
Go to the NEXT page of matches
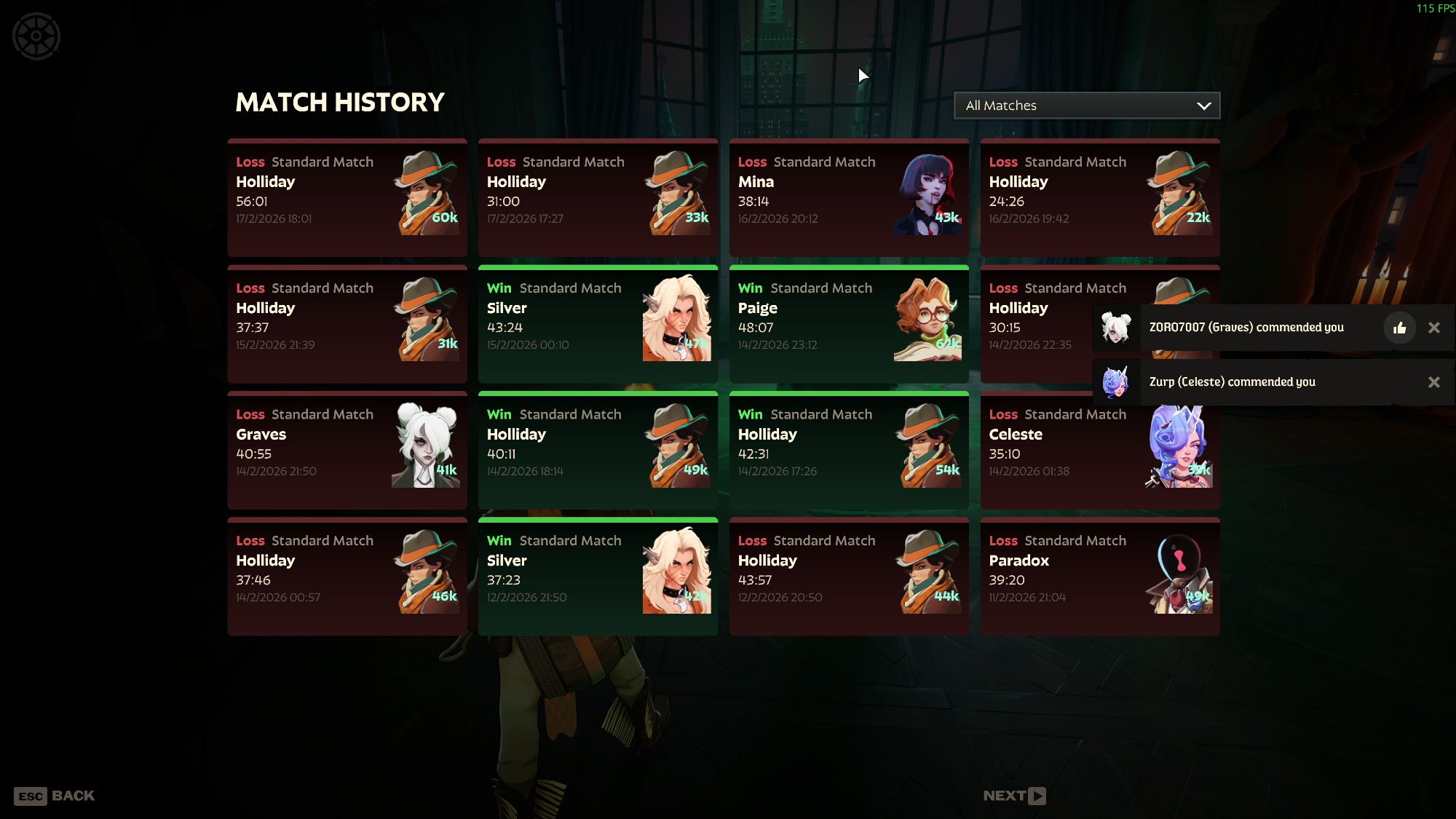(x=1014, y=796)
